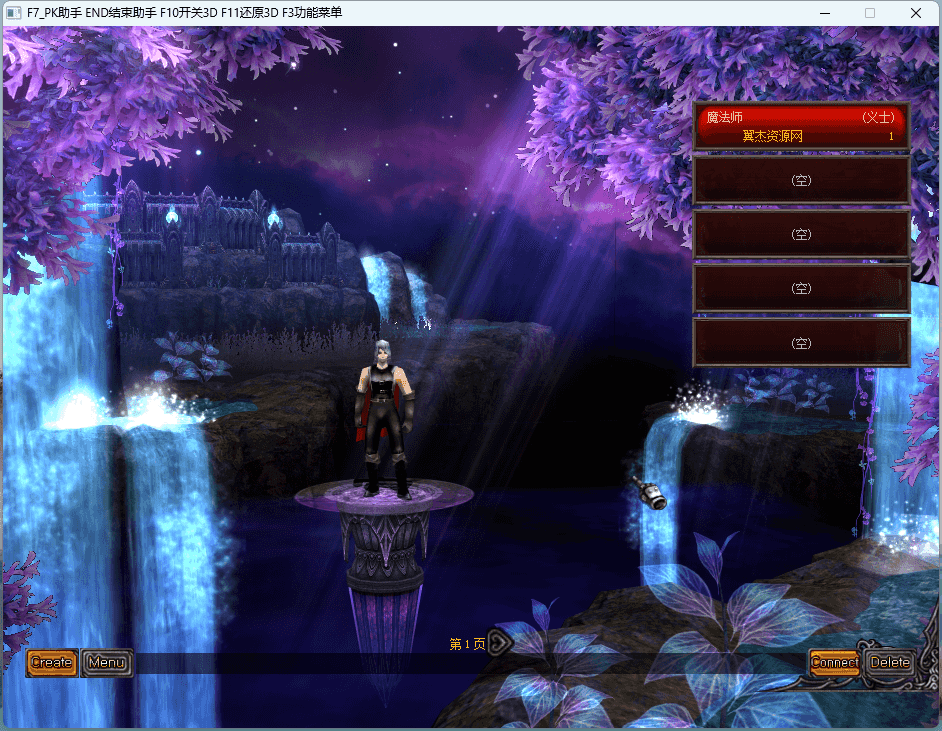This screenshot has width=942, height=731.
Task: Go to the next character page arrow
Action: (499, 643)
